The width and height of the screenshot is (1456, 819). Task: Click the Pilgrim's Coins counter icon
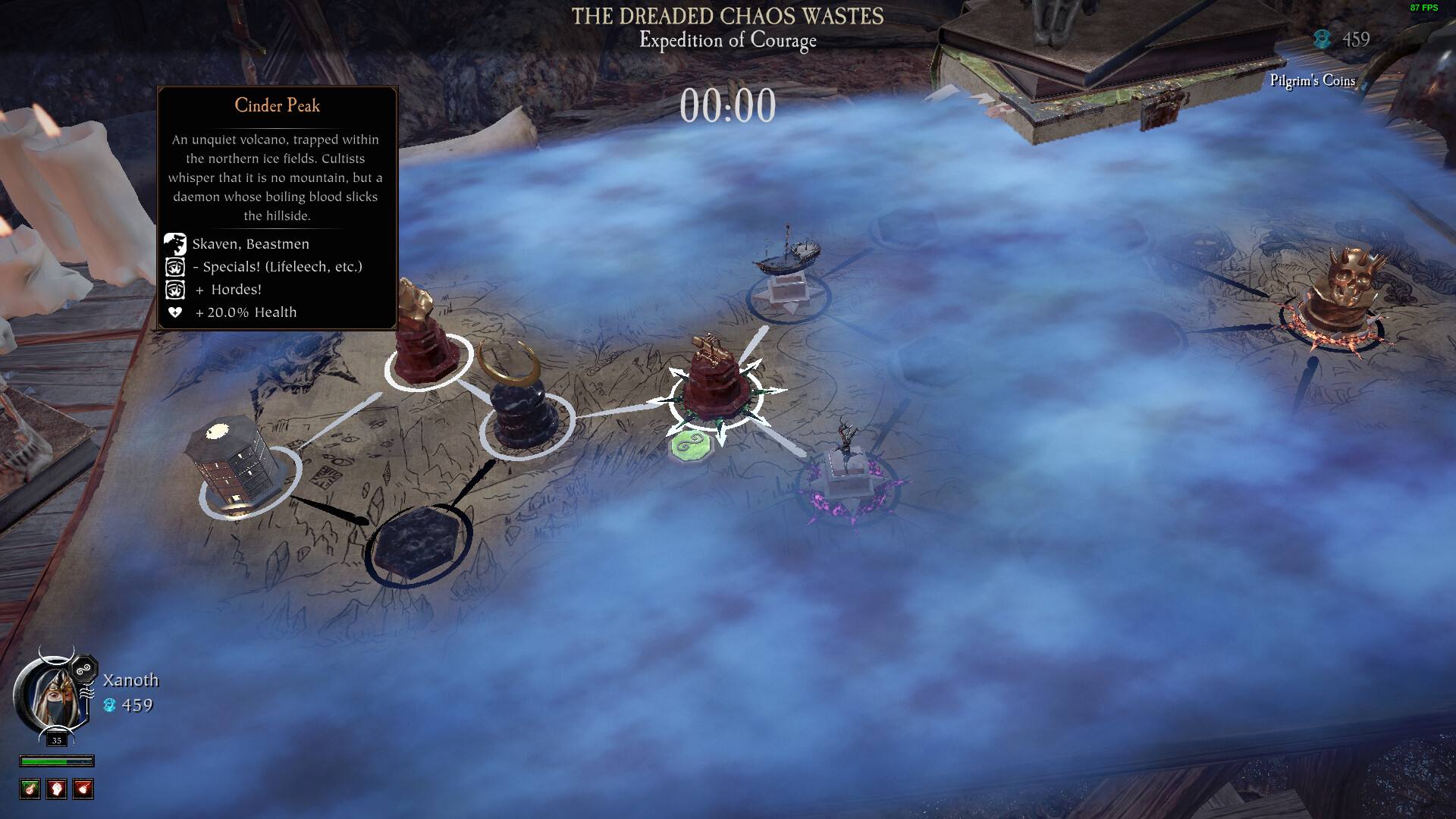[1322, 39]
